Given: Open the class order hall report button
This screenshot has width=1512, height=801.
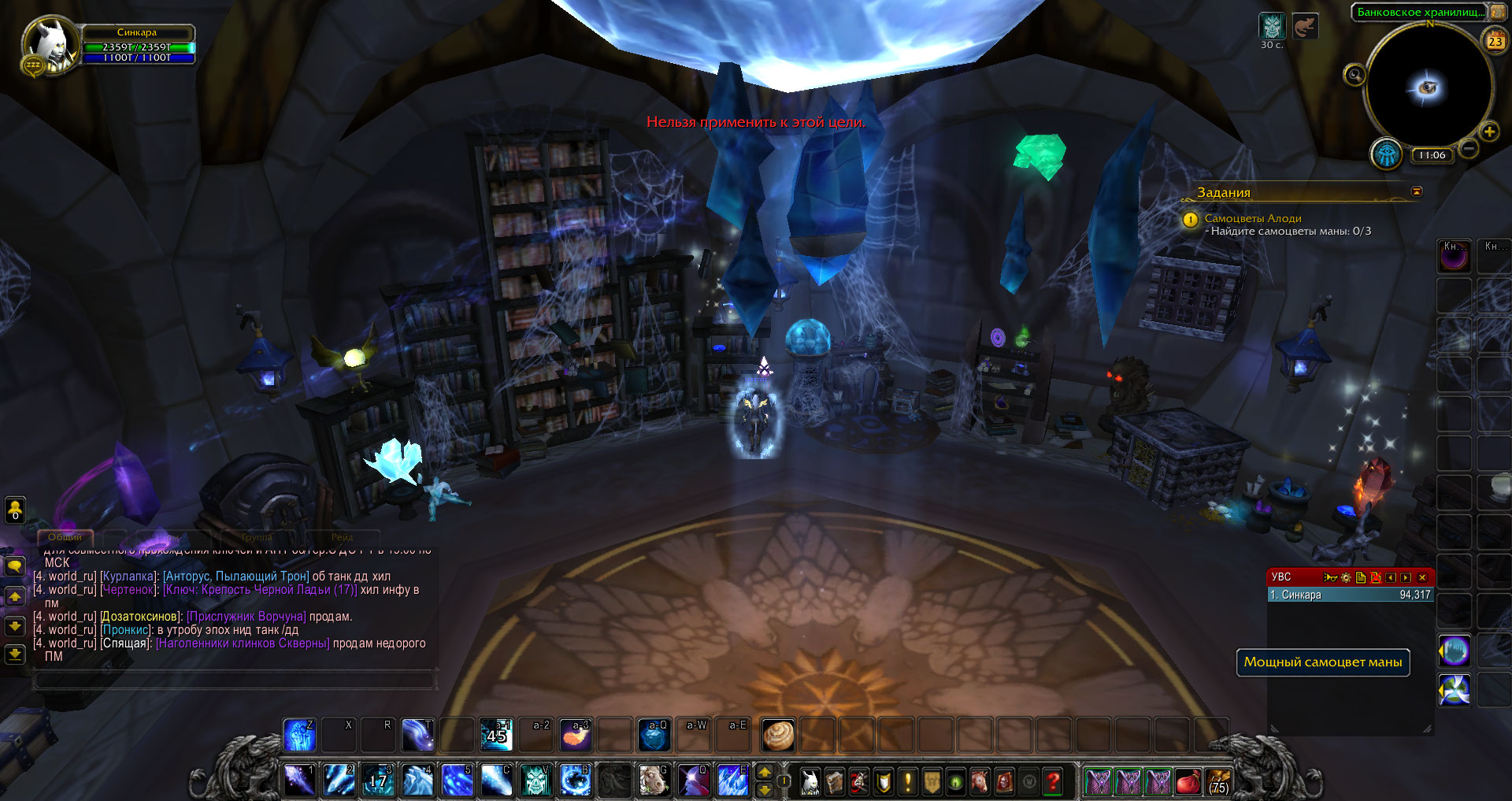Looking at the screenshot, I should [x=1386, y=154].
